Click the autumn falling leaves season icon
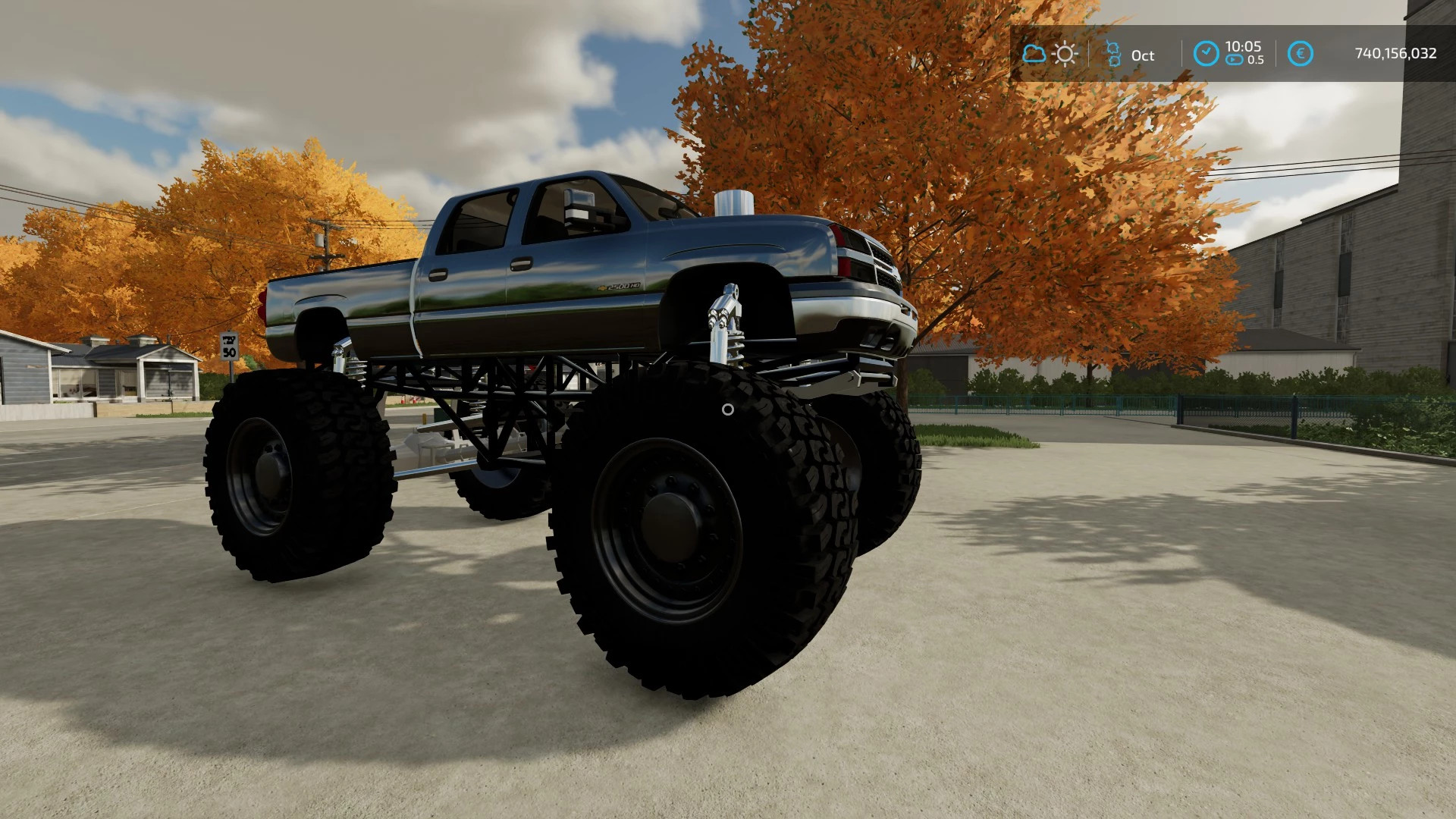1456x819 pixels. [x=1112, y=54]
